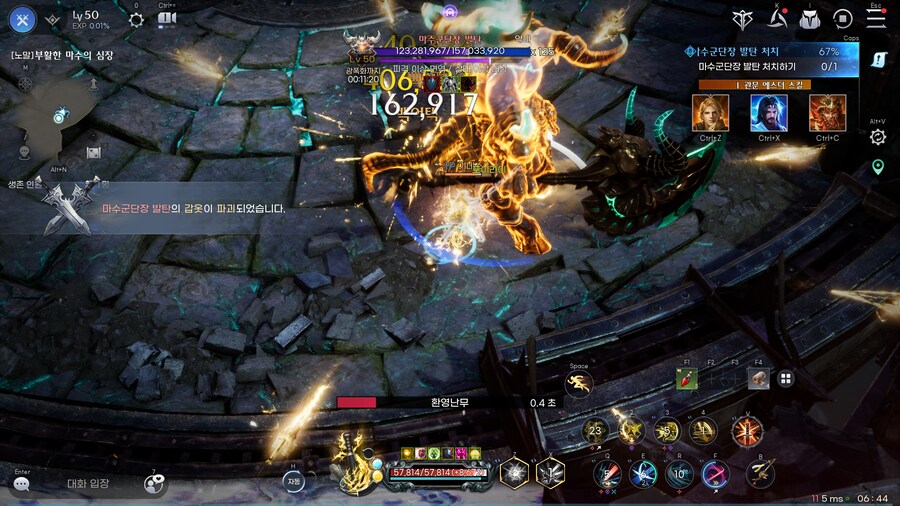Image resolution: width=900 pixels, height=506 pixels.
Task: Click the green map pin icon
Action: pos(878,167)
